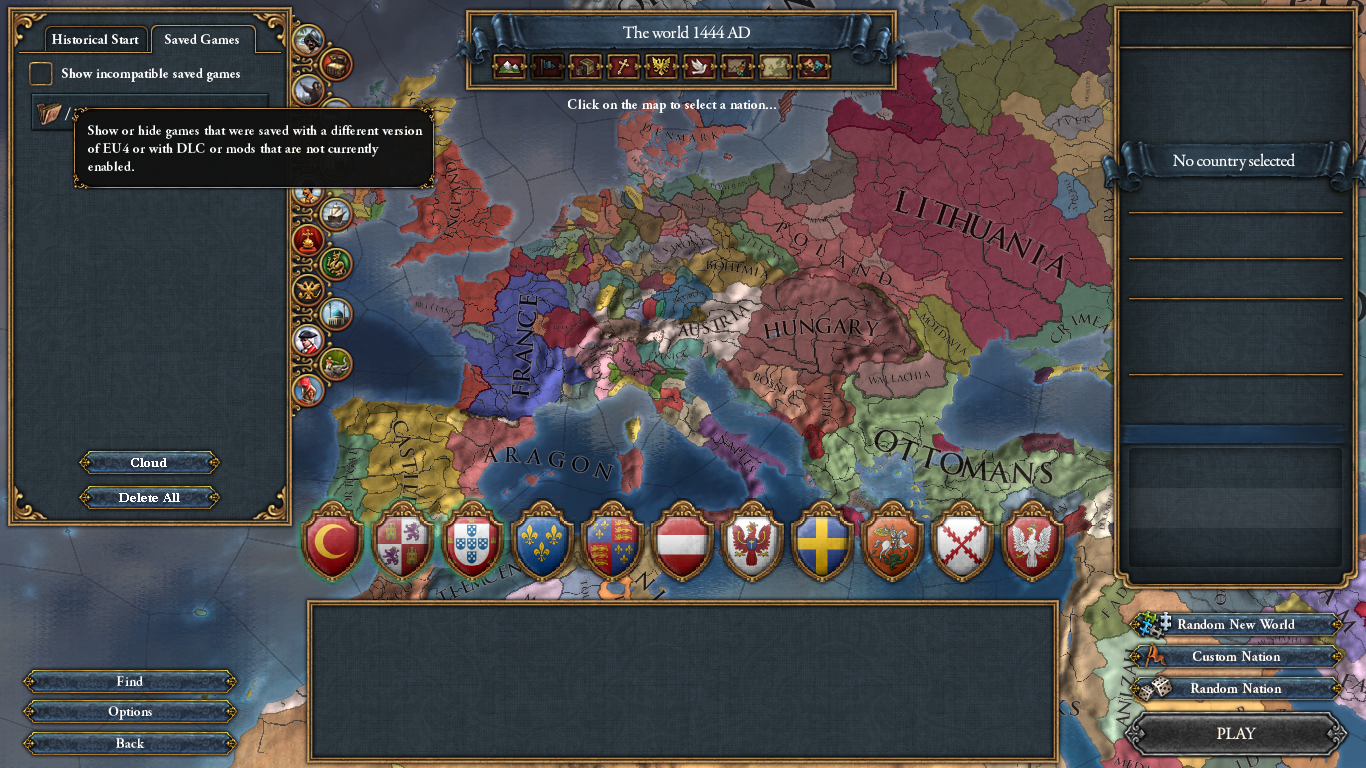Image resolution: width=1366 pixels, height=768 pixels.
Task: Toggle Show incompatible saved games
Action: [40, 72]
